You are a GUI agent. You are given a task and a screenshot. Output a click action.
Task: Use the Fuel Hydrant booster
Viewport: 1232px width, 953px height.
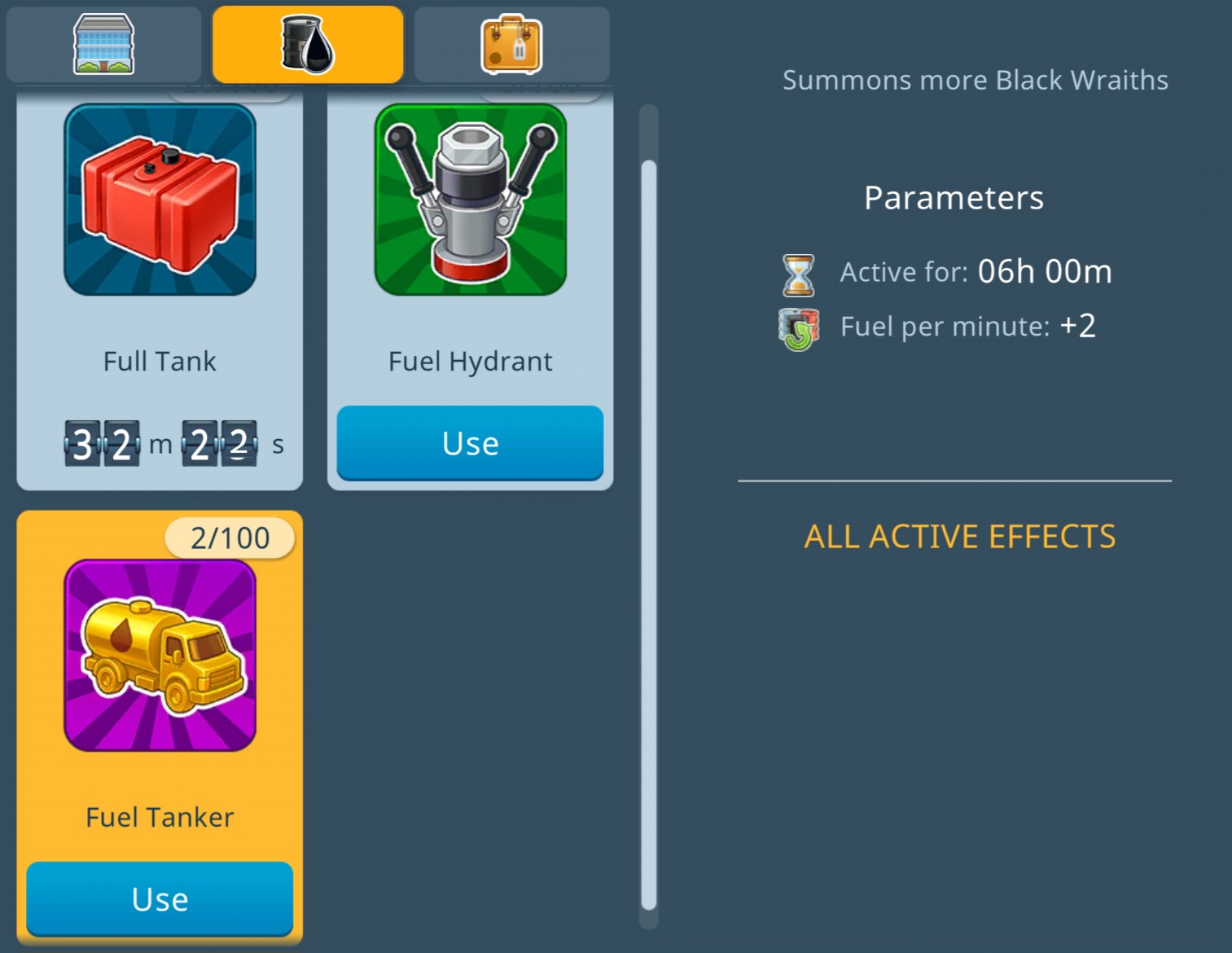pos(470,443)
